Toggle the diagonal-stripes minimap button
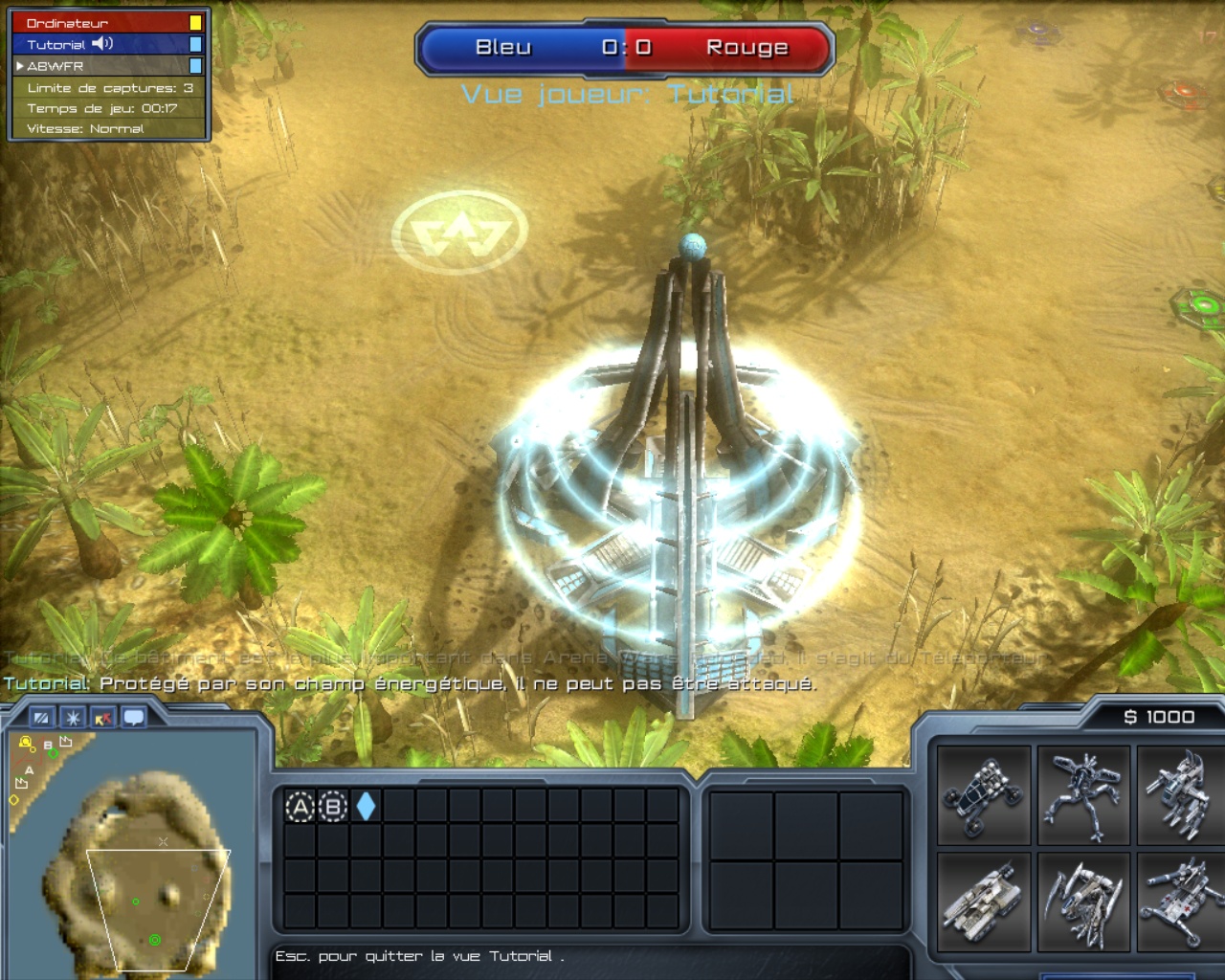This screenshot has height=980, width=1225. click(41, 718)
